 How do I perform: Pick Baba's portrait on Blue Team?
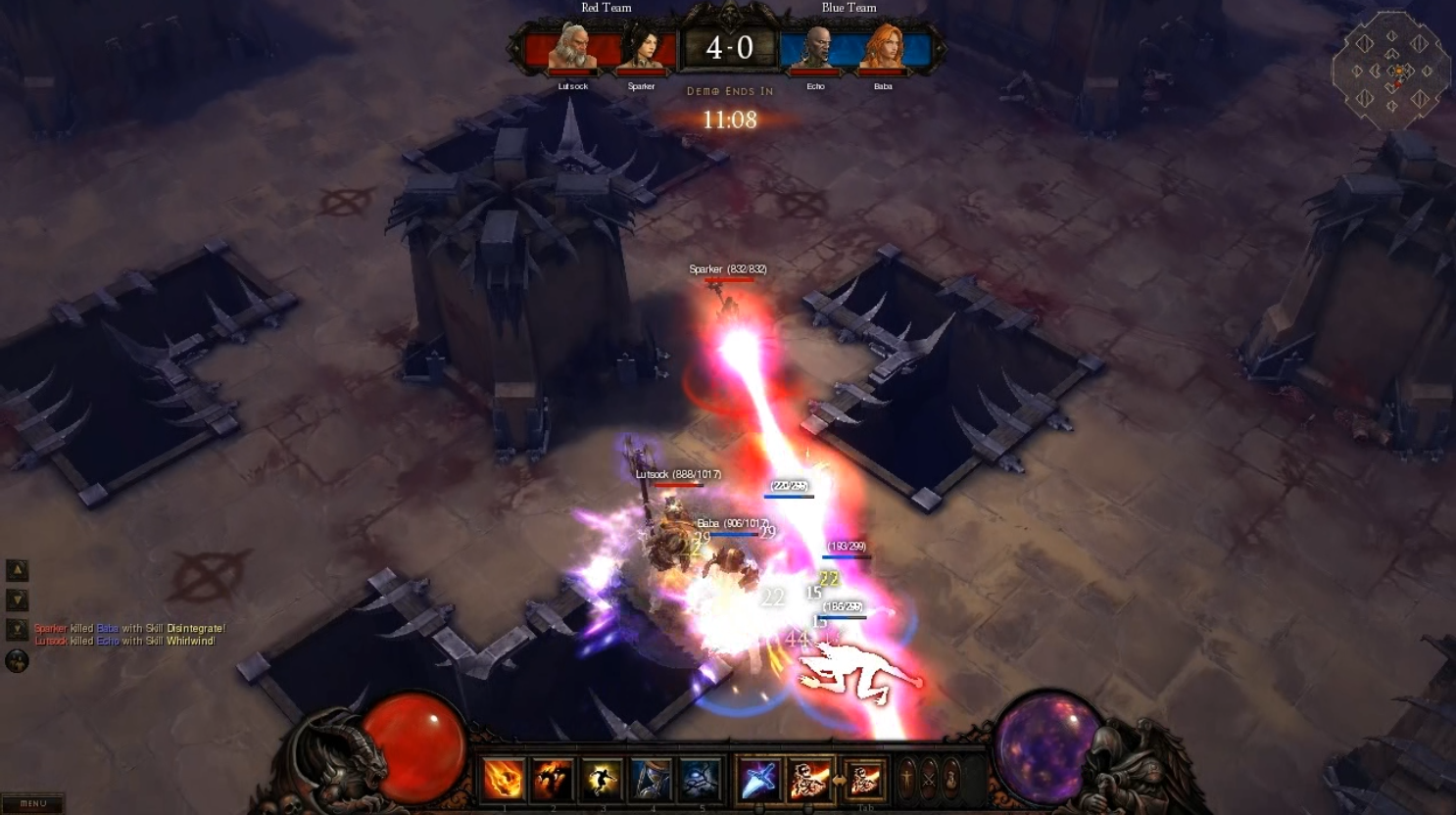coord(882,49)
